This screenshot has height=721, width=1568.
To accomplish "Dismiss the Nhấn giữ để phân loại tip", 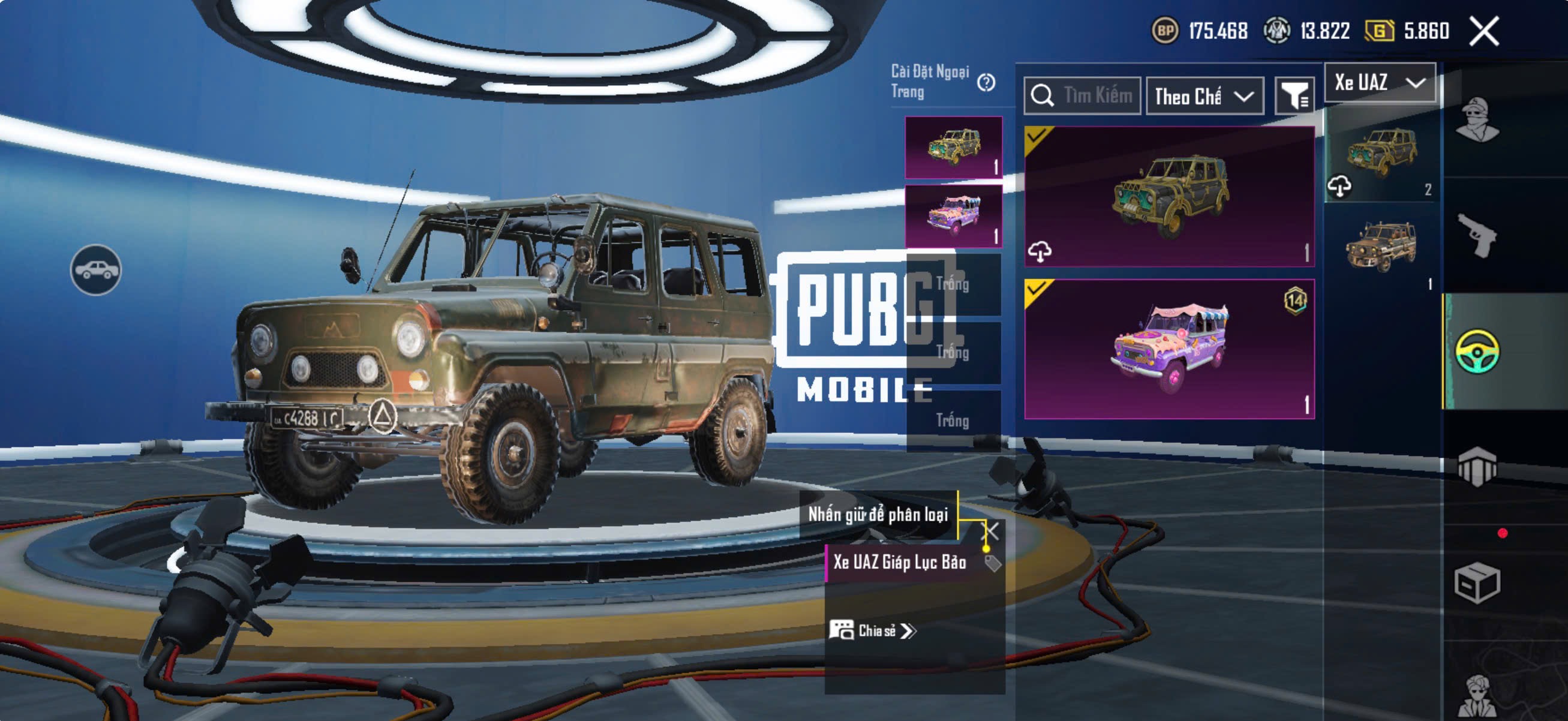I will click(992, 531).
